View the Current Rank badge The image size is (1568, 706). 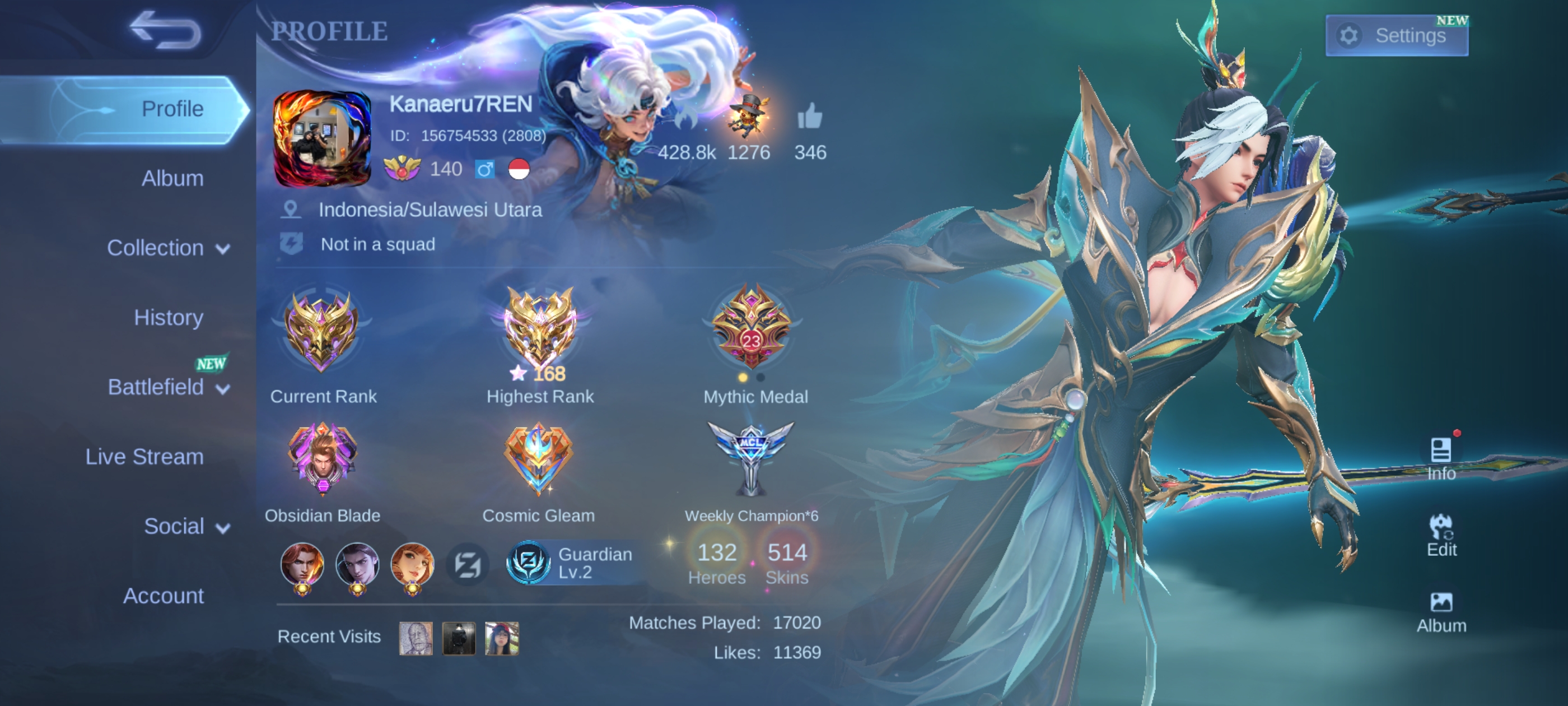[321, 332]
